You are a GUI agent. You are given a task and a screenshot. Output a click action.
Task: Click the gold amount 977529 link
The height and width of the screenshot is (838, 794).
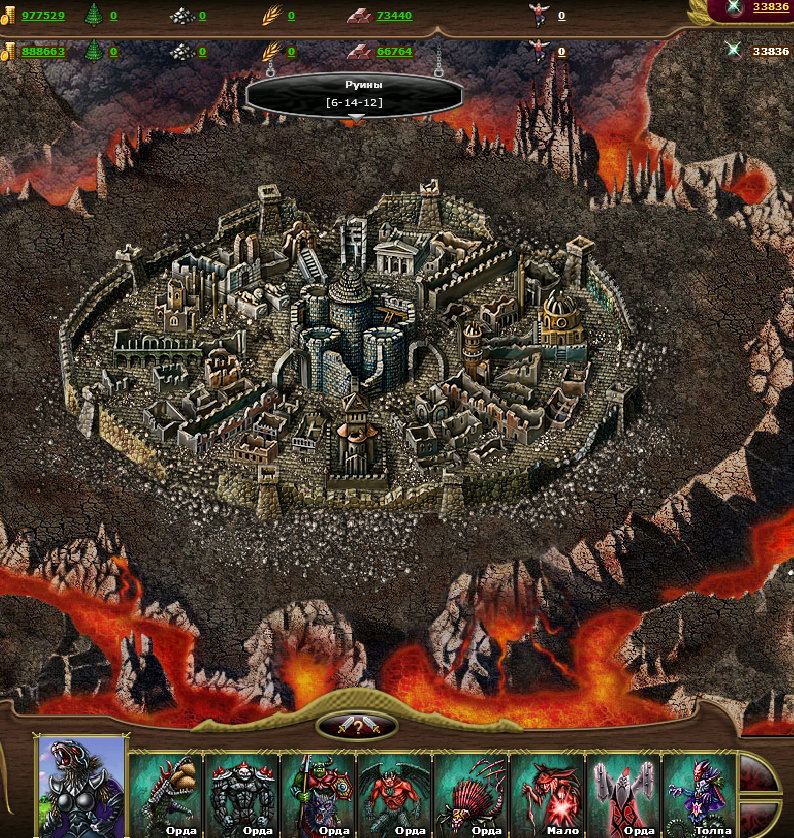43,16
